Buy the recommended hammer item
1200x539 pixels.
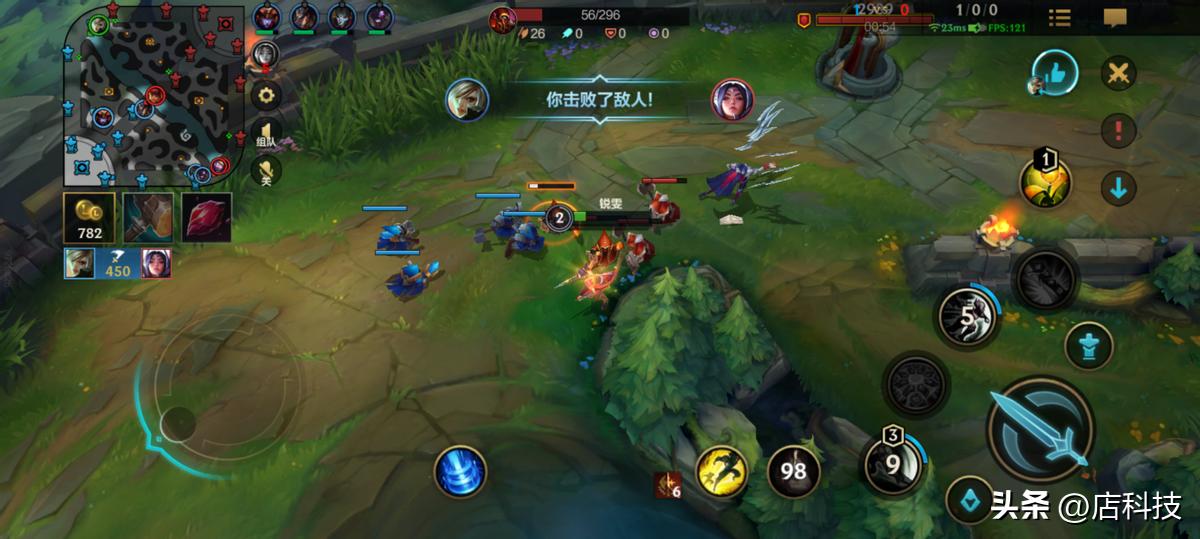pos(148,218)
